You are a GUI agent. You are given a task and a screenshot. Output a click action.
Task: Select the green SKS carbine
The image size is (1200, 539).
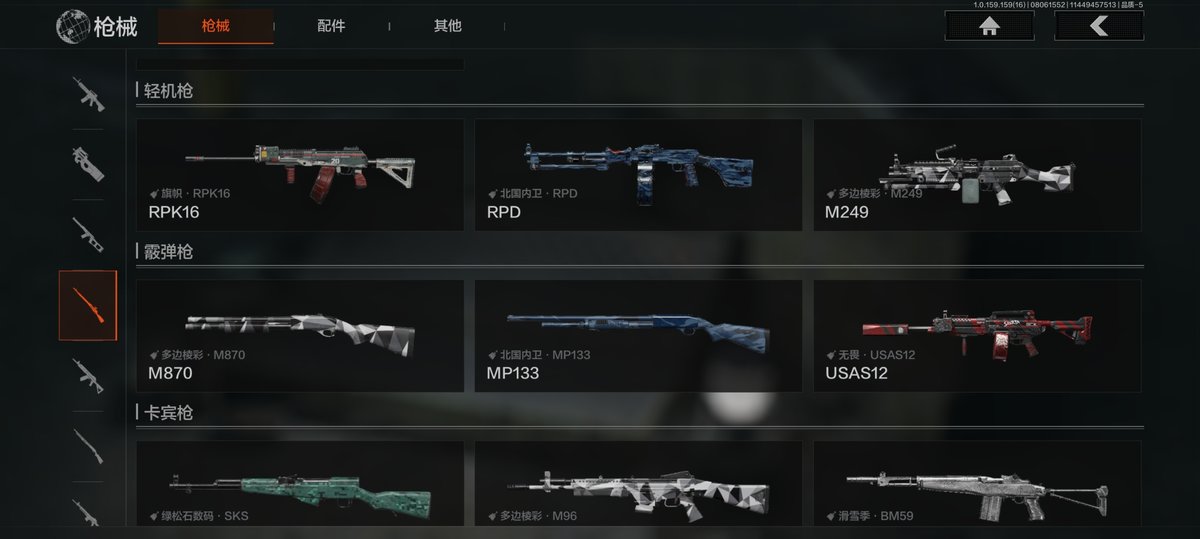[299, 490]
